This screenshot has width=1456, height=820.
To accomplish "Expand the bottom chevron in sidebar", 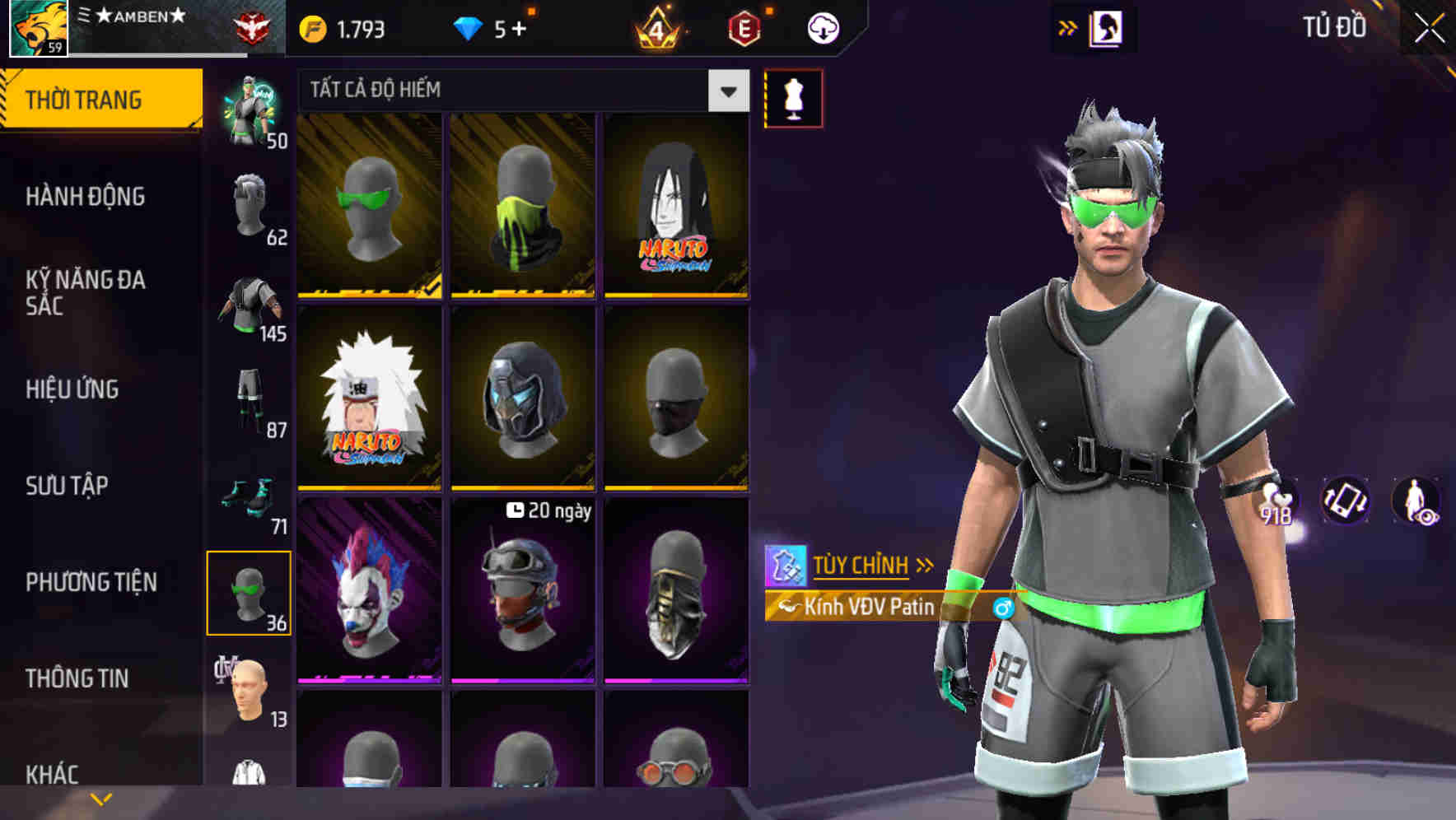I will pyautogui.click(x=100, y=797).
